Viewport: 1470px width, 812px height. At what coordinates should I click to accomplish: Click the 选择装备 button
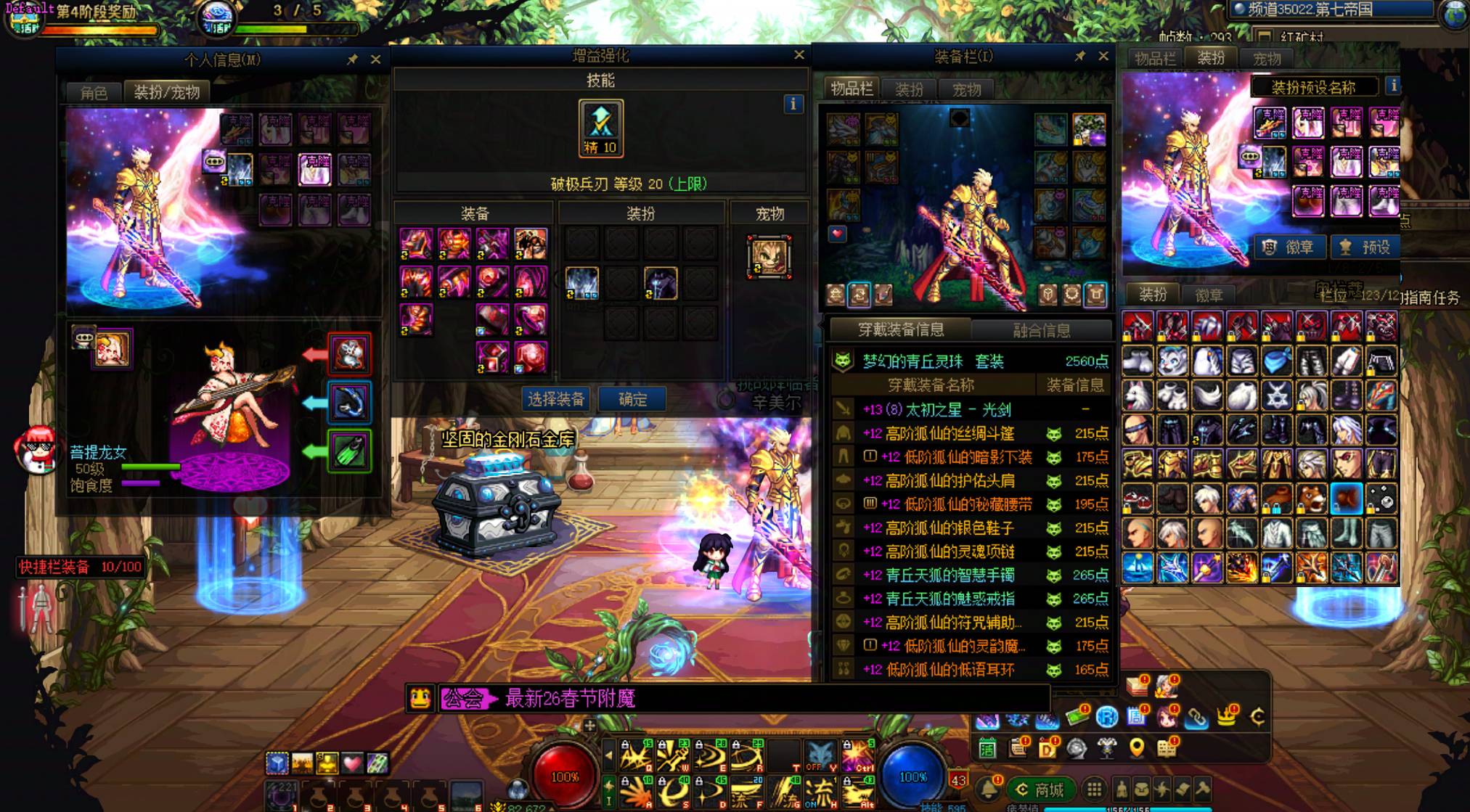[x=556, y=399]
